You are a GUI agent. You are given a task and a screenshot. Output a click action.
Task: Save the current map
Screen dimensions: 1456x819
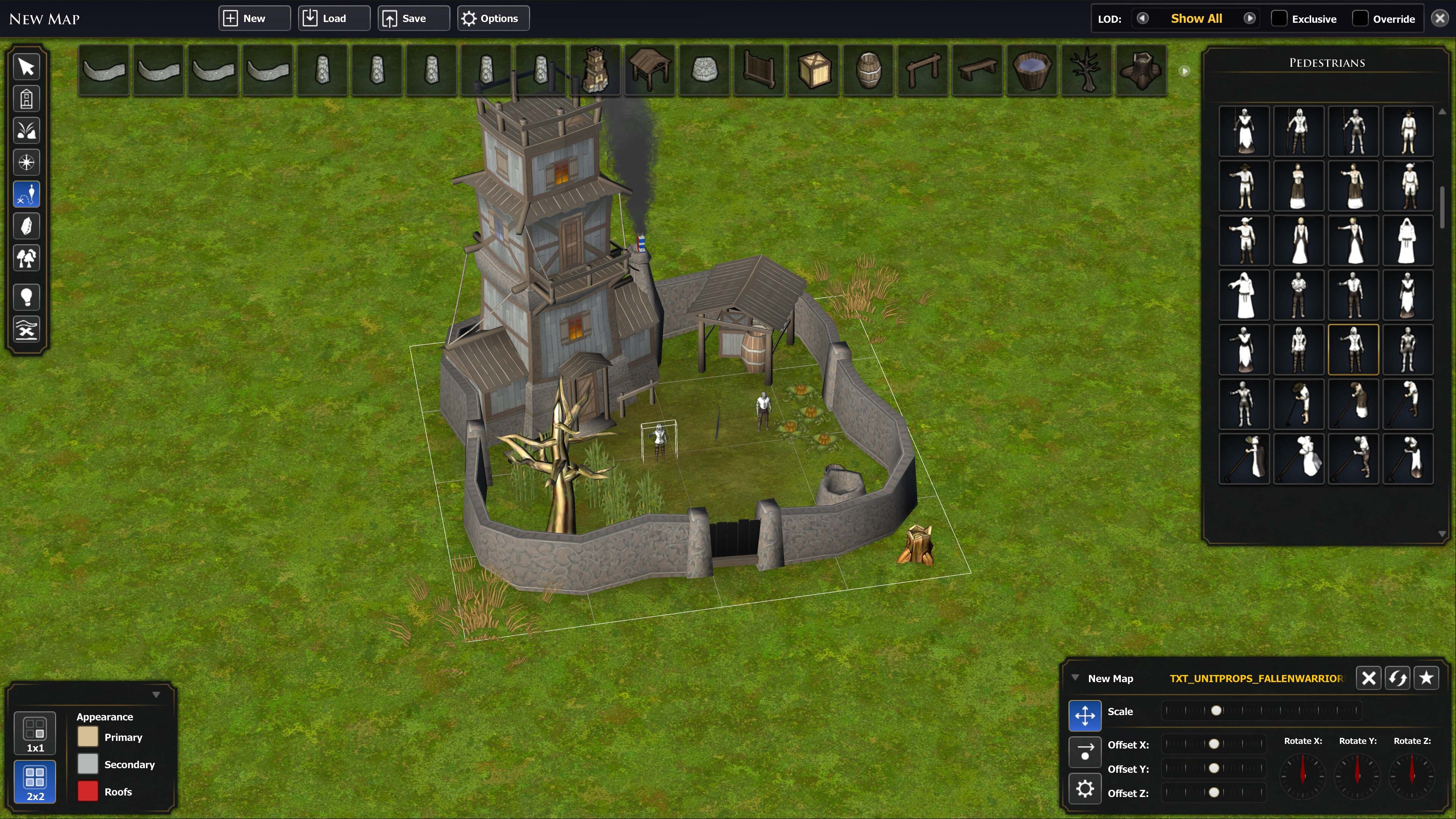[x=413, y=19]
